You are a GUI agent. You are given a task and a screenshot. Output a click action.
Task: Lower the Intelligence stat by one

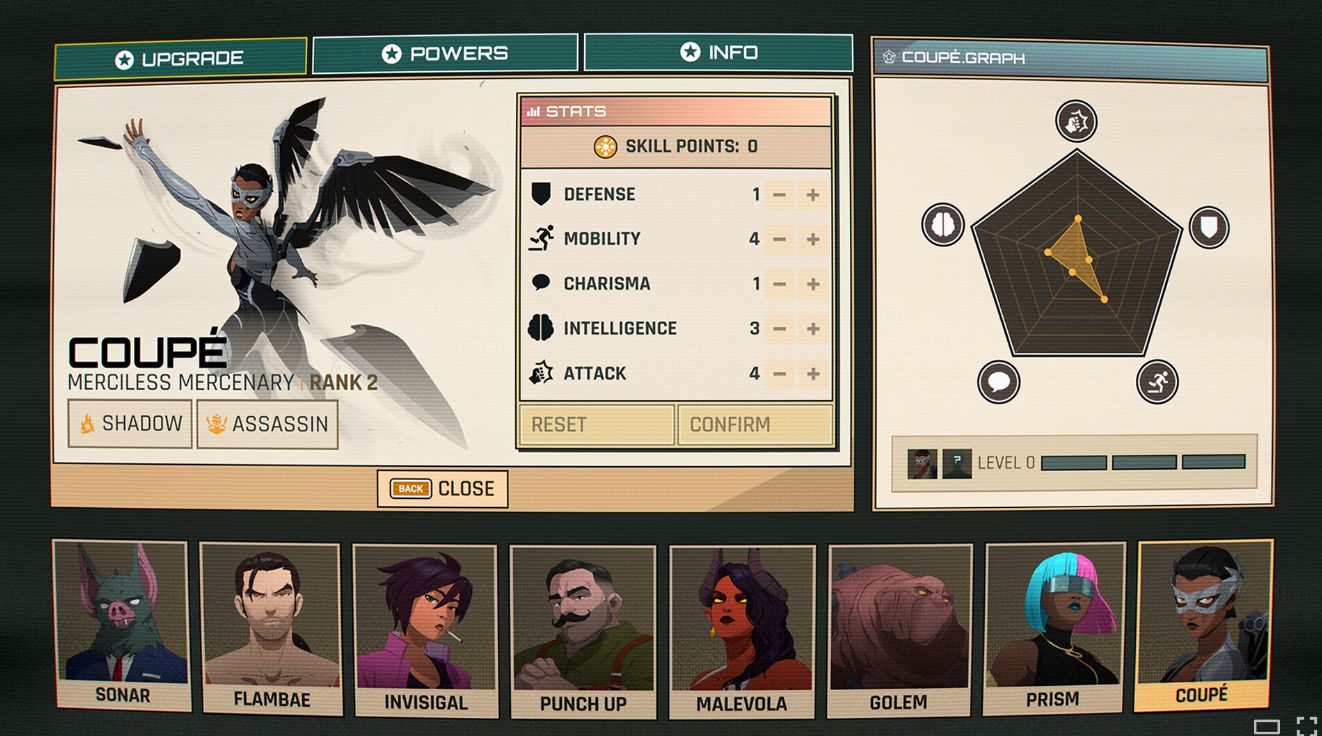(x=780, y=329)
